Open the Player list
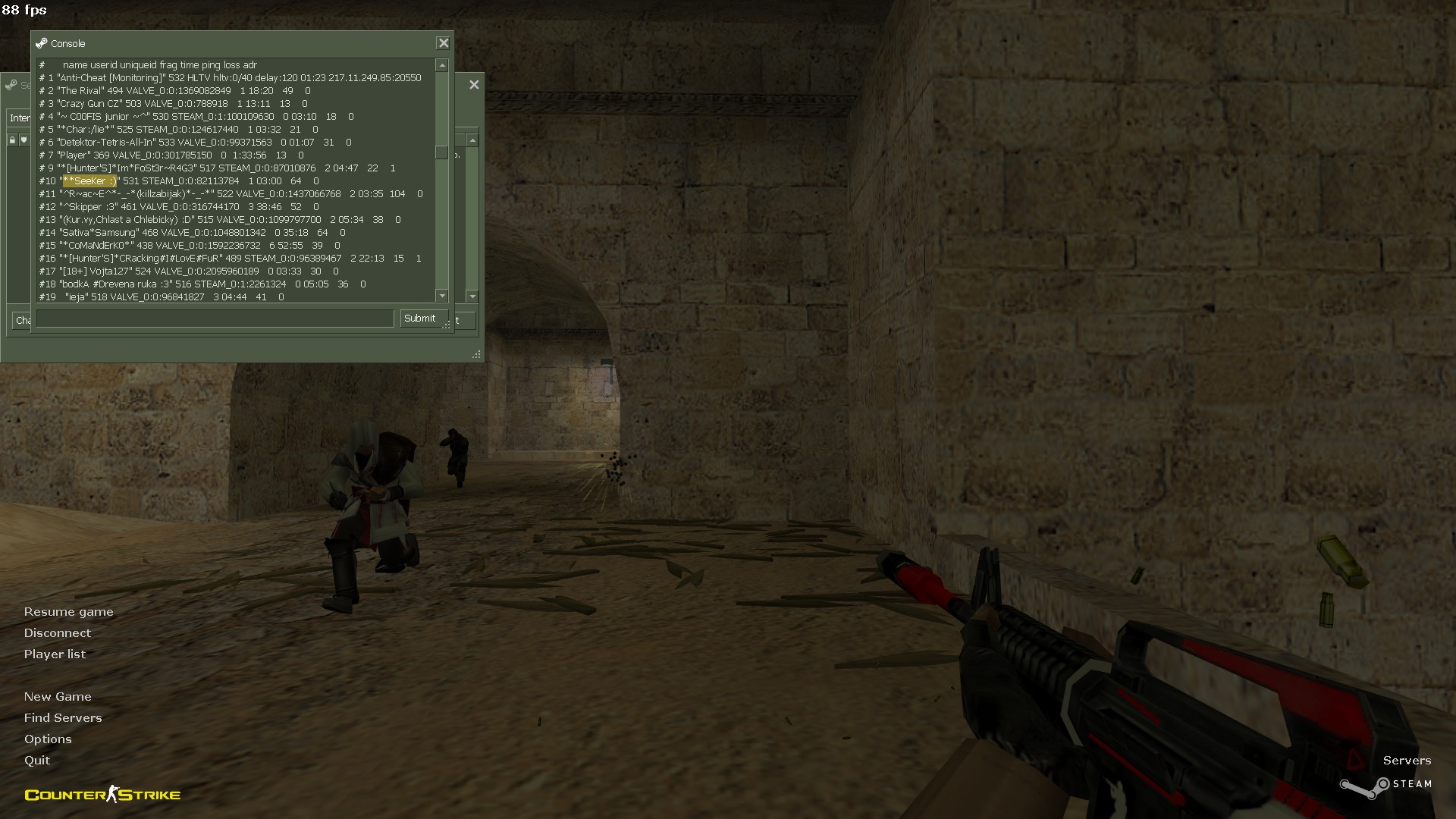This screenshot has width=1456, height=819. (55, 654)
